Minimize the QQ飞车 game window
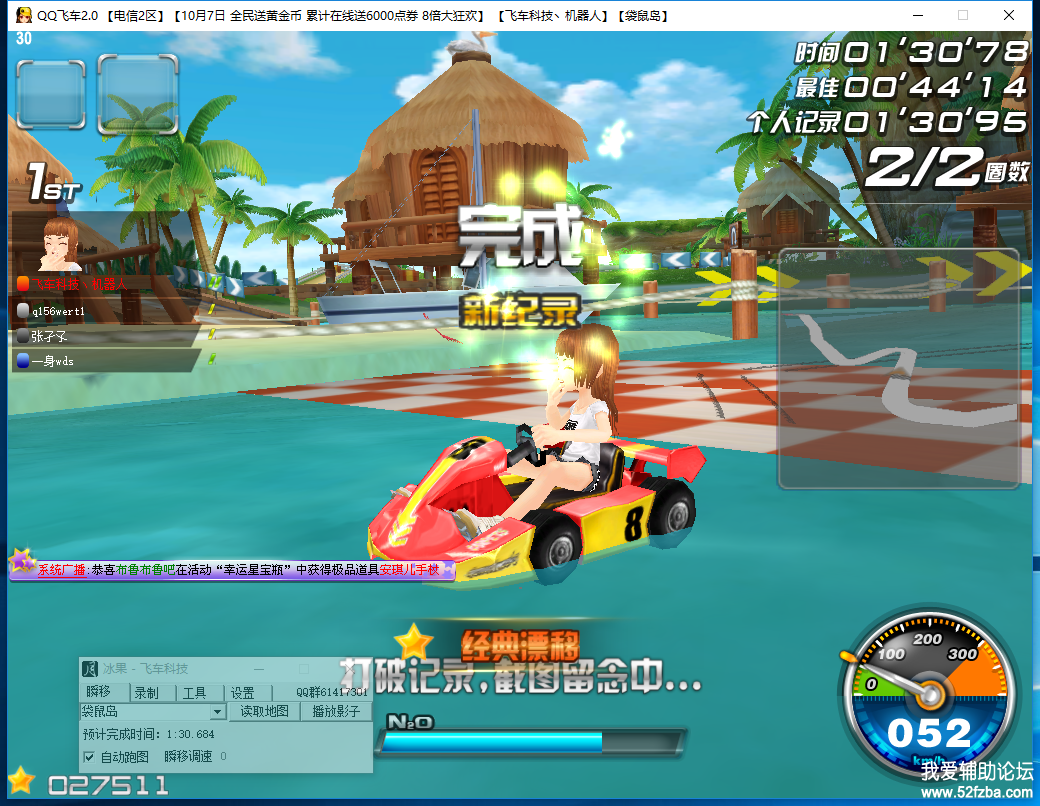The height and width of the screenshot is (806, 1040). click(x=917, y=15)
